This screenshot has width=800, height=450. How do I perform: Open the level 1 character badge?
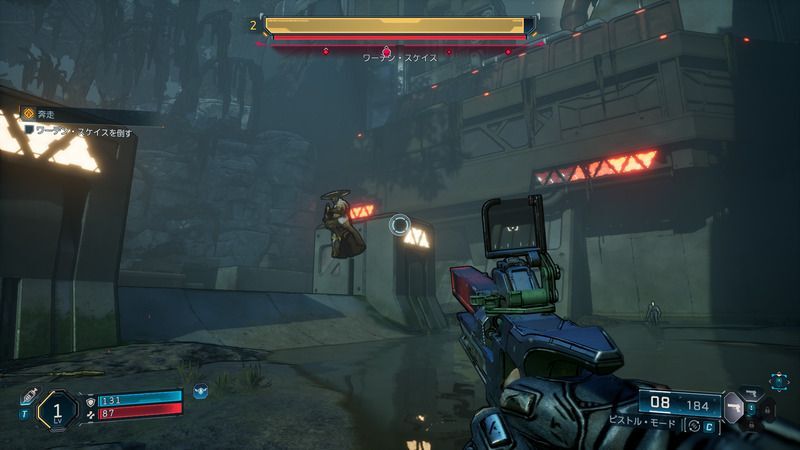pos(56,408)
